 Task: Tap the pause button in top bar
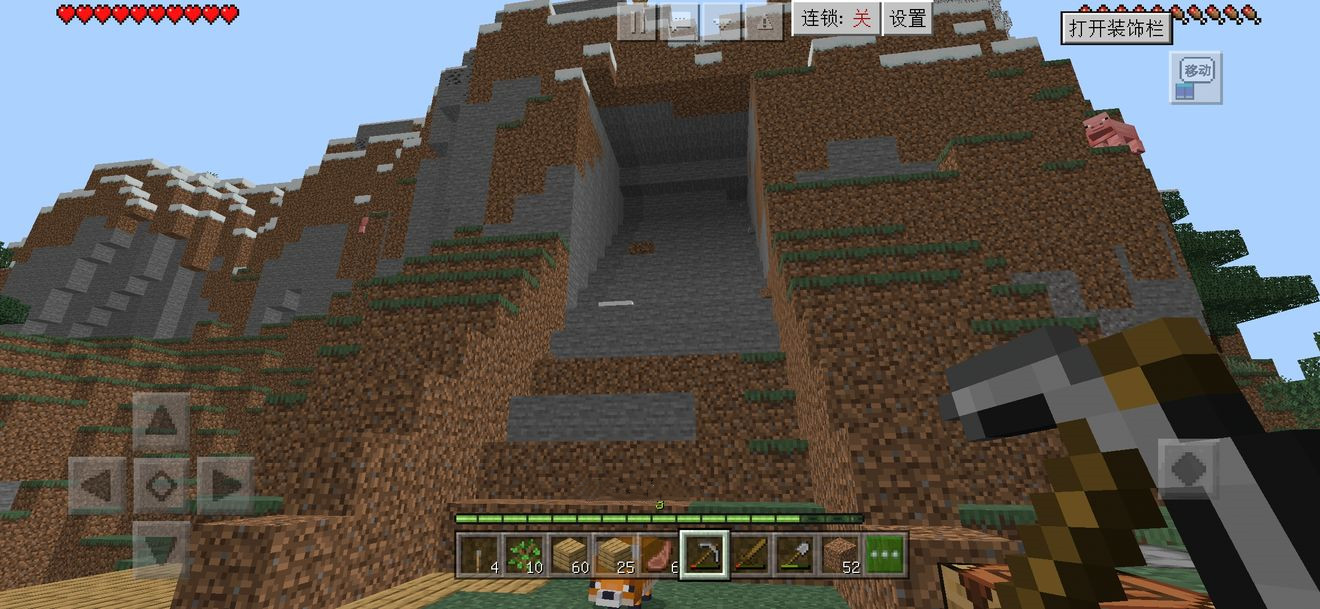(636, 20)
